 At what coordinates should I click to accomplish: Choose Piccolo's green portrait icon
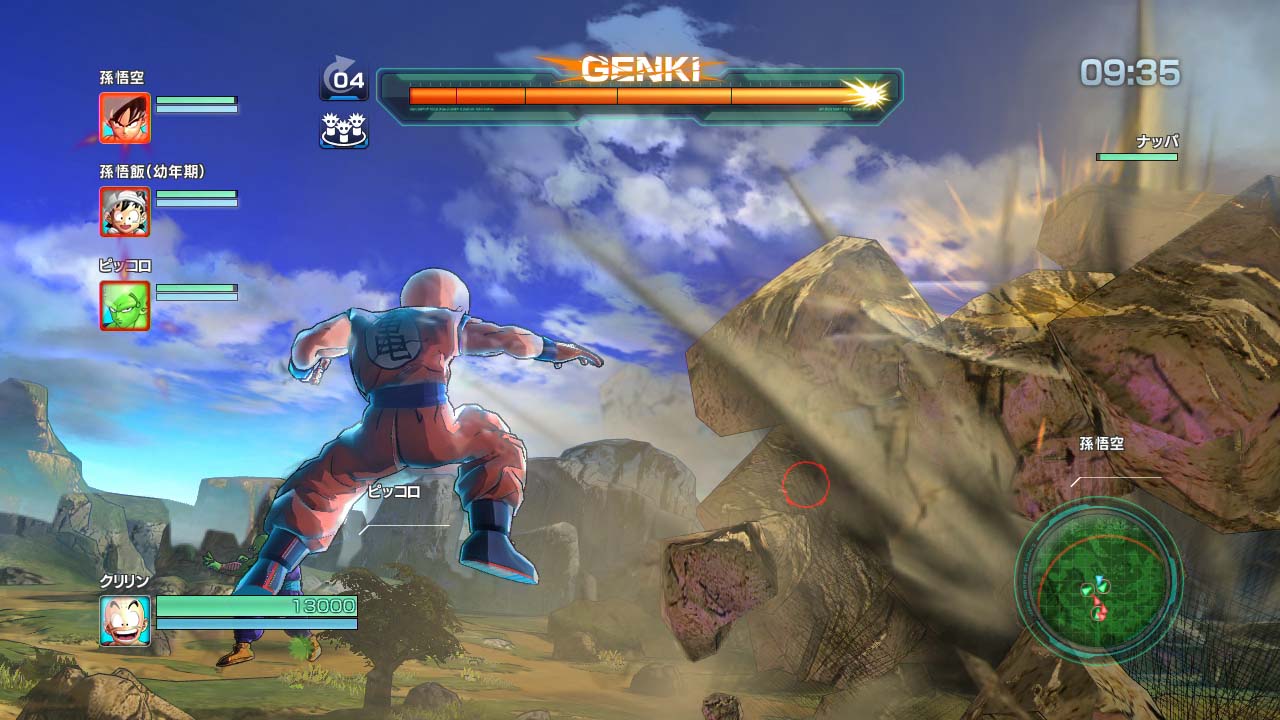point(125,305)
